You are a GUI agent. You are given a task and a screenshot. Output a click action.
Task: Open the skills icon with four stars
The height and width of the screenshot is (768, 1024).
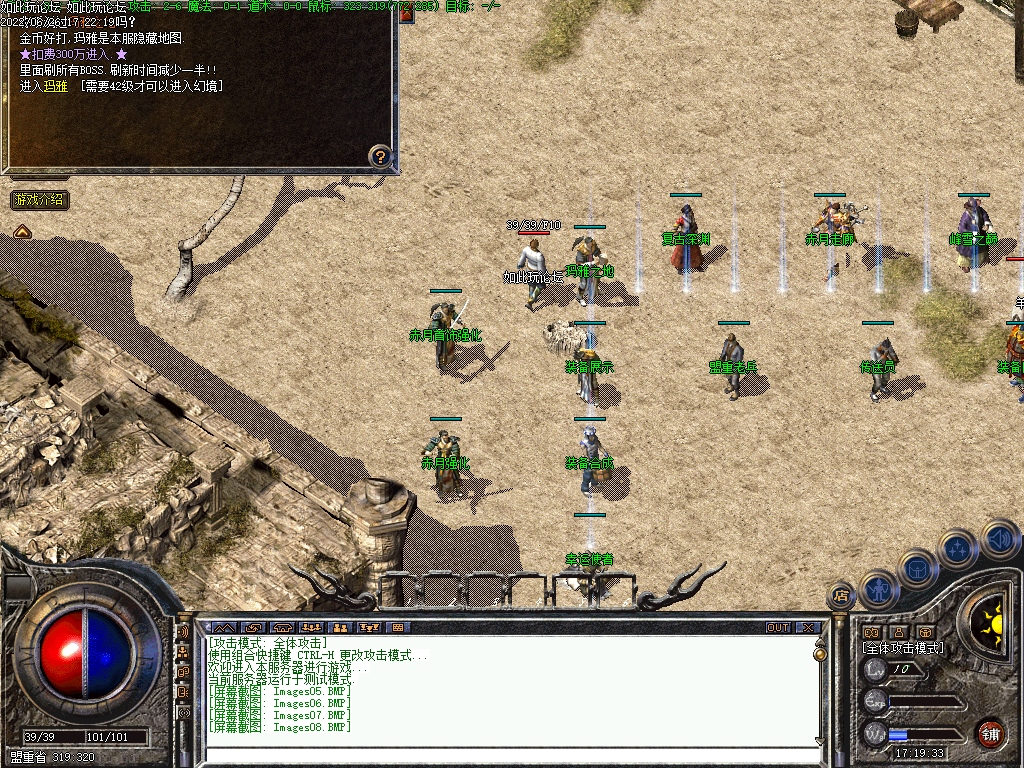pyautogui.click(x=959, y=549)
